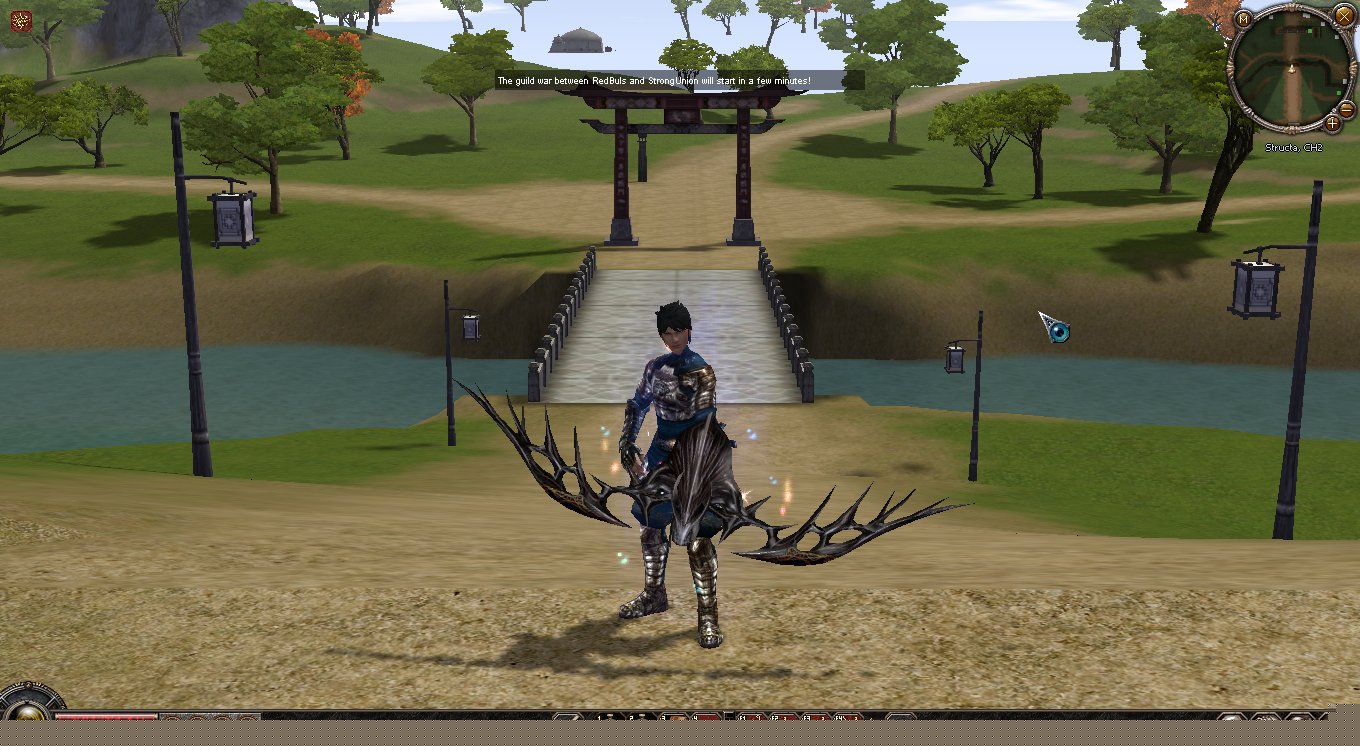Open the large map with the M button
This screenshot has width=1360, height=746.
1244,19
